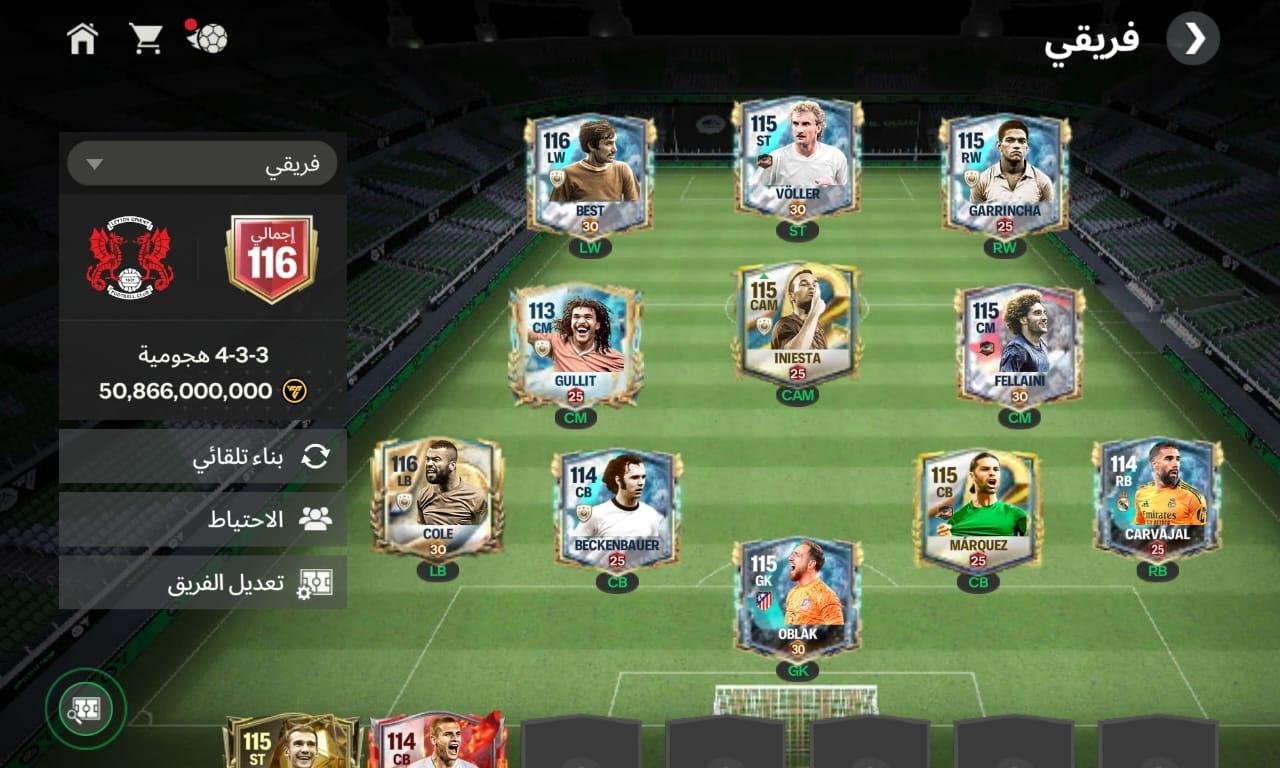Select the Iniesta CAM card
This screenshot has height=768, width=1280.
point(797,323)
